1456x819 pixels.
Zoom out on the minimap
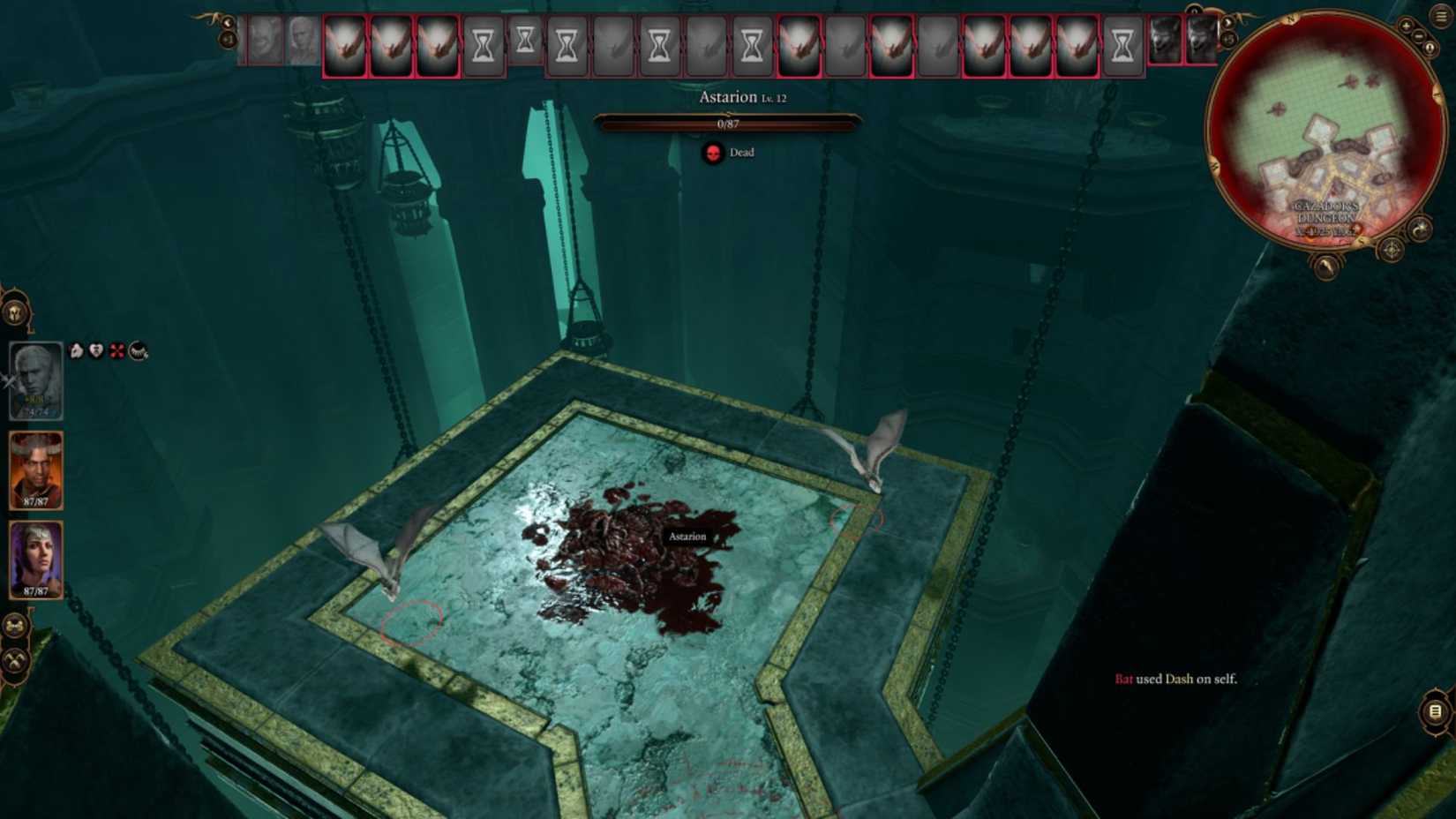(1418, 36)
